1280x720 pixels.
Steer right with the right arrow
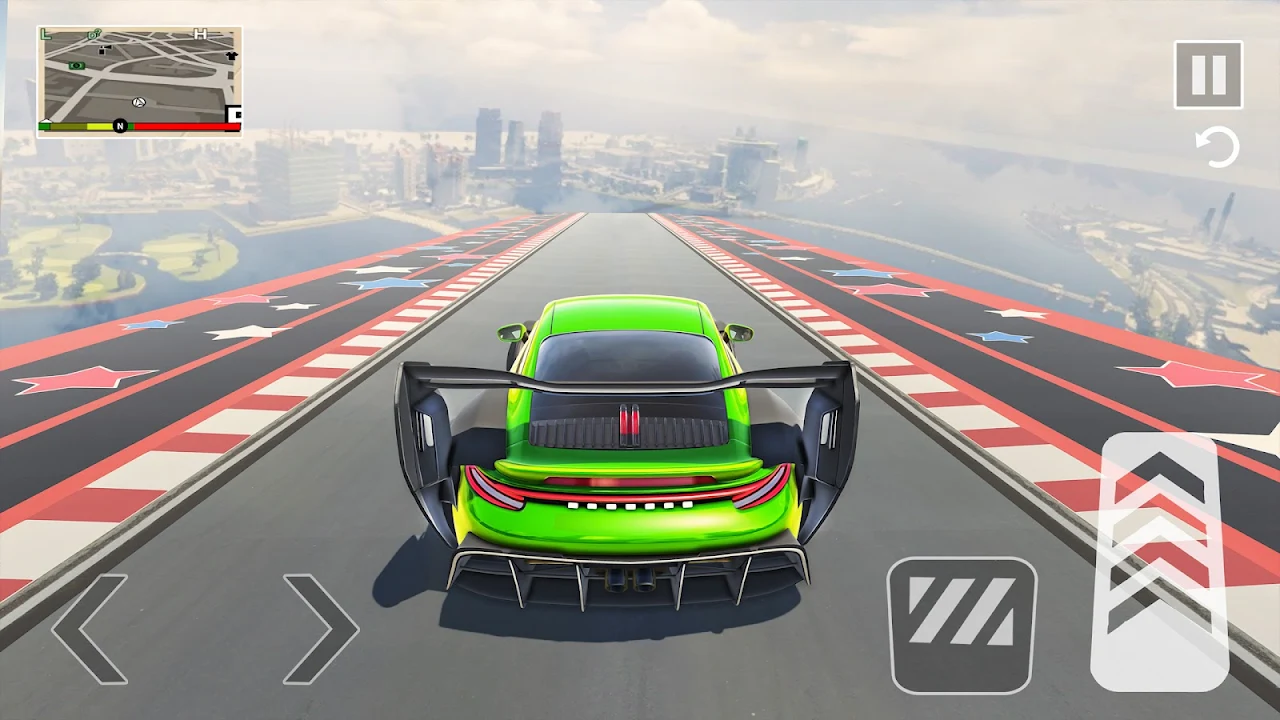click(x=321, y=628)
